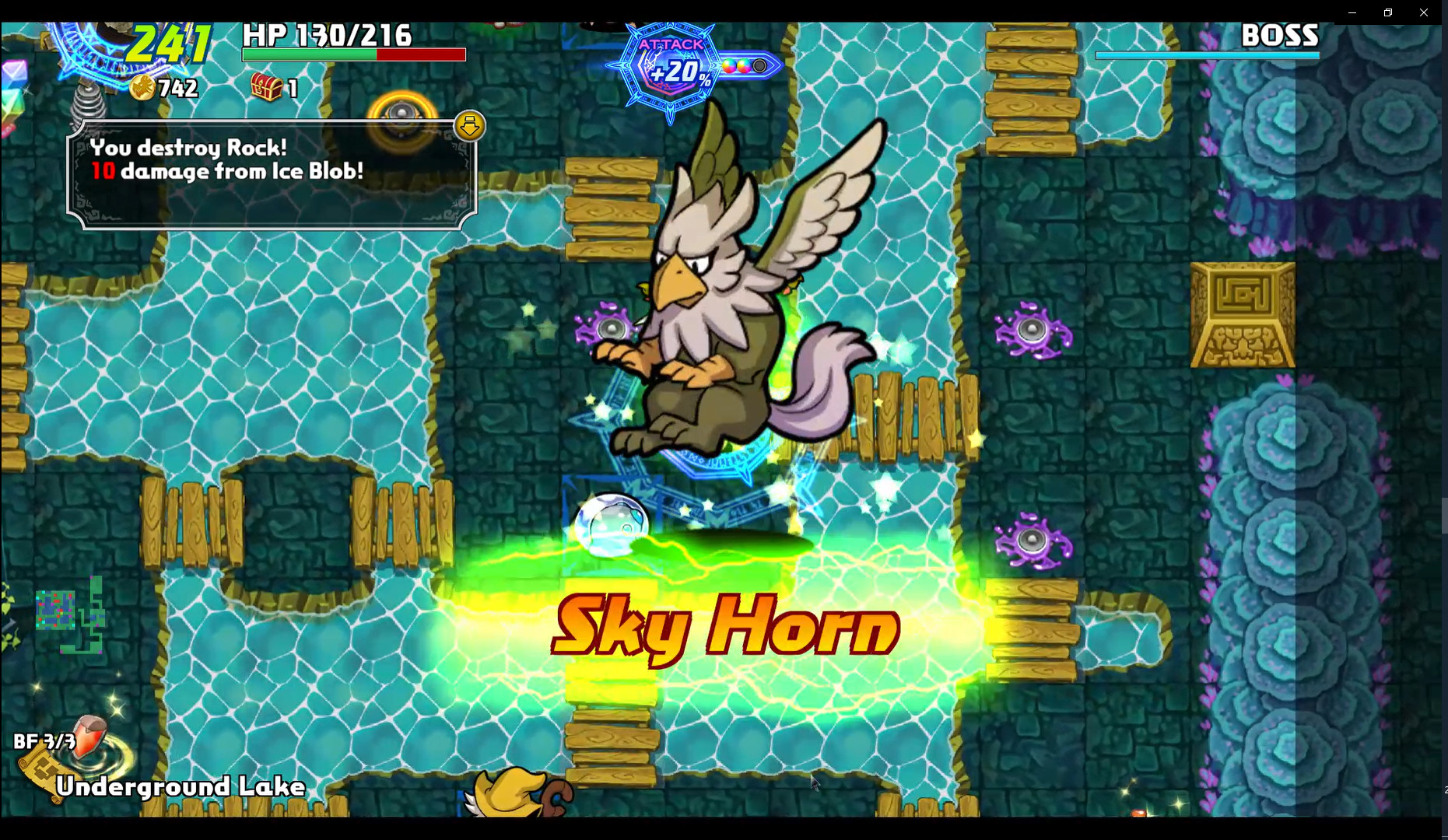Open the treasure chest inventory icon
The image size is (1448, 840).
point(265,88)
